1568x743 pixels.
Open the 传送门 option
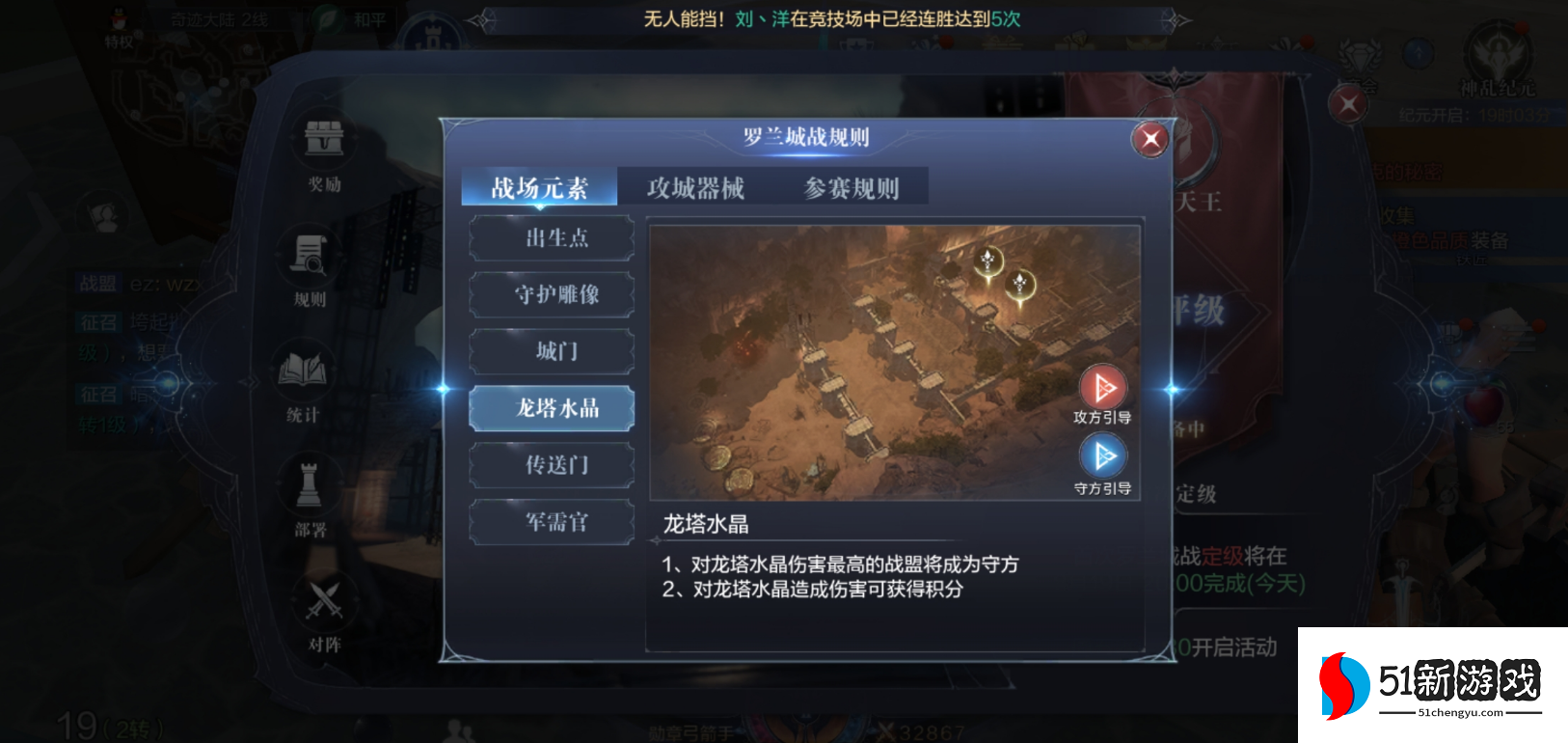click(x=552, y=465)
